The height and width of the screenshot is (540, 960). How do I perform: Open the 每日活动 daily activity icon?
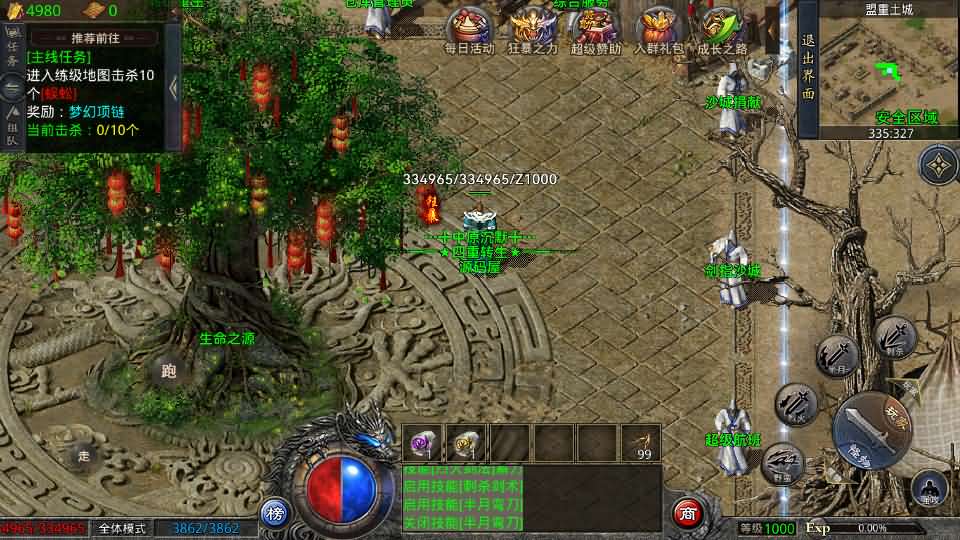pyautogui.click(x=469, y=28)
